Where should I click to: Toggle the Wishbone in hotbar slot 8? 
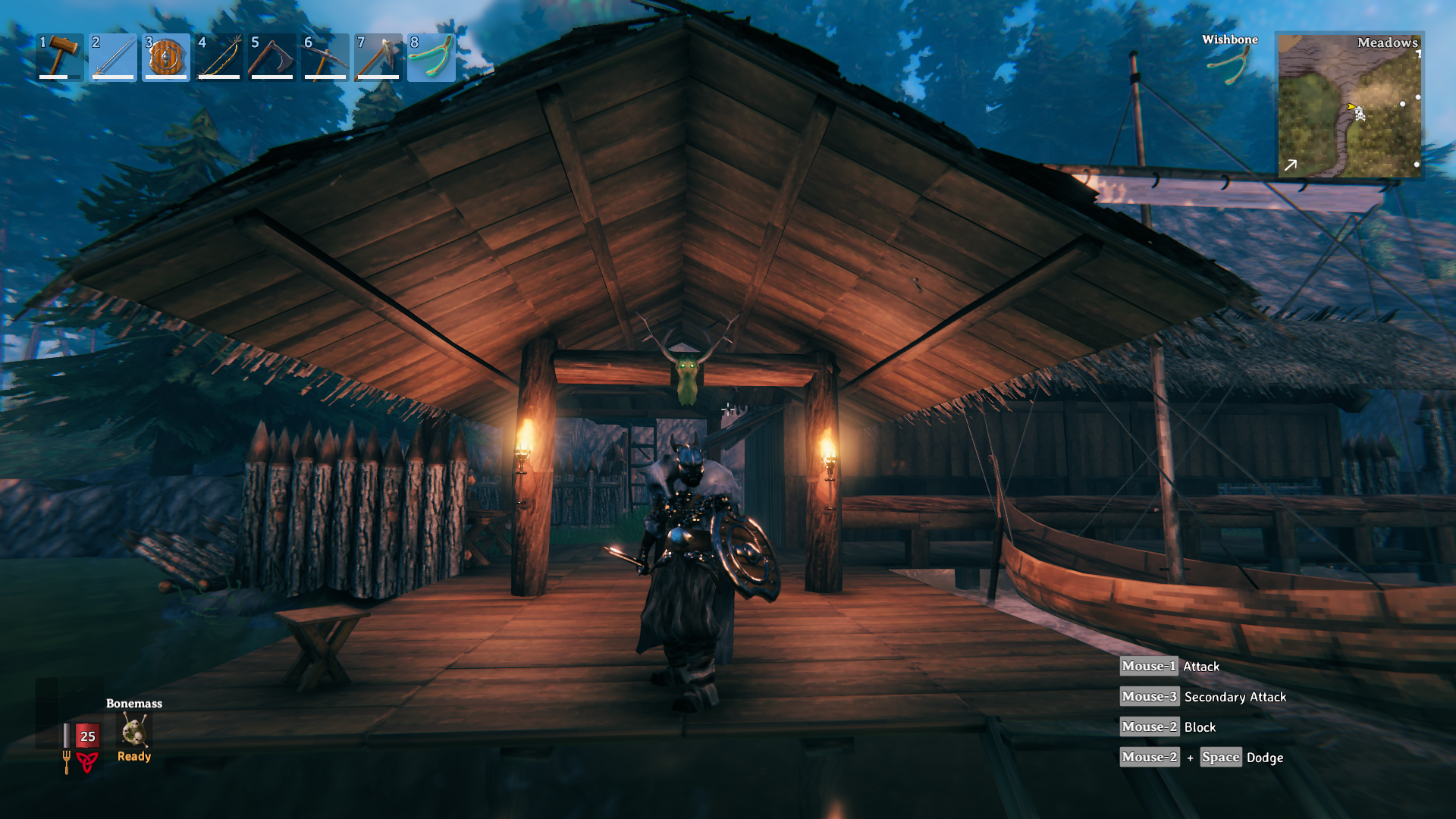point(431,57)
